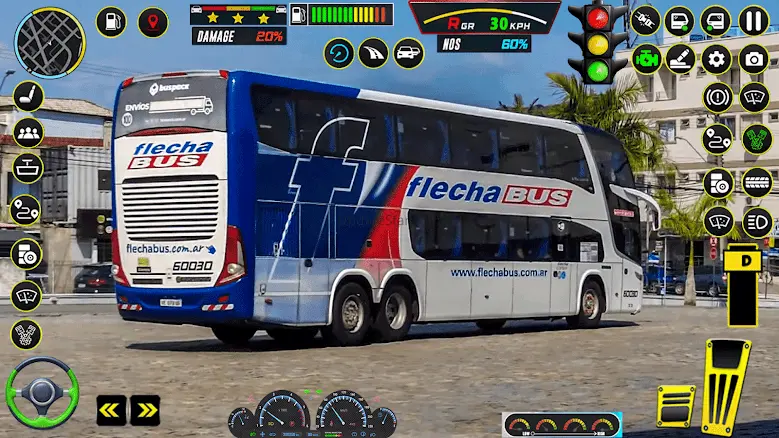
Task: Select the road lanes icon
Action: [x=373, y=53]
